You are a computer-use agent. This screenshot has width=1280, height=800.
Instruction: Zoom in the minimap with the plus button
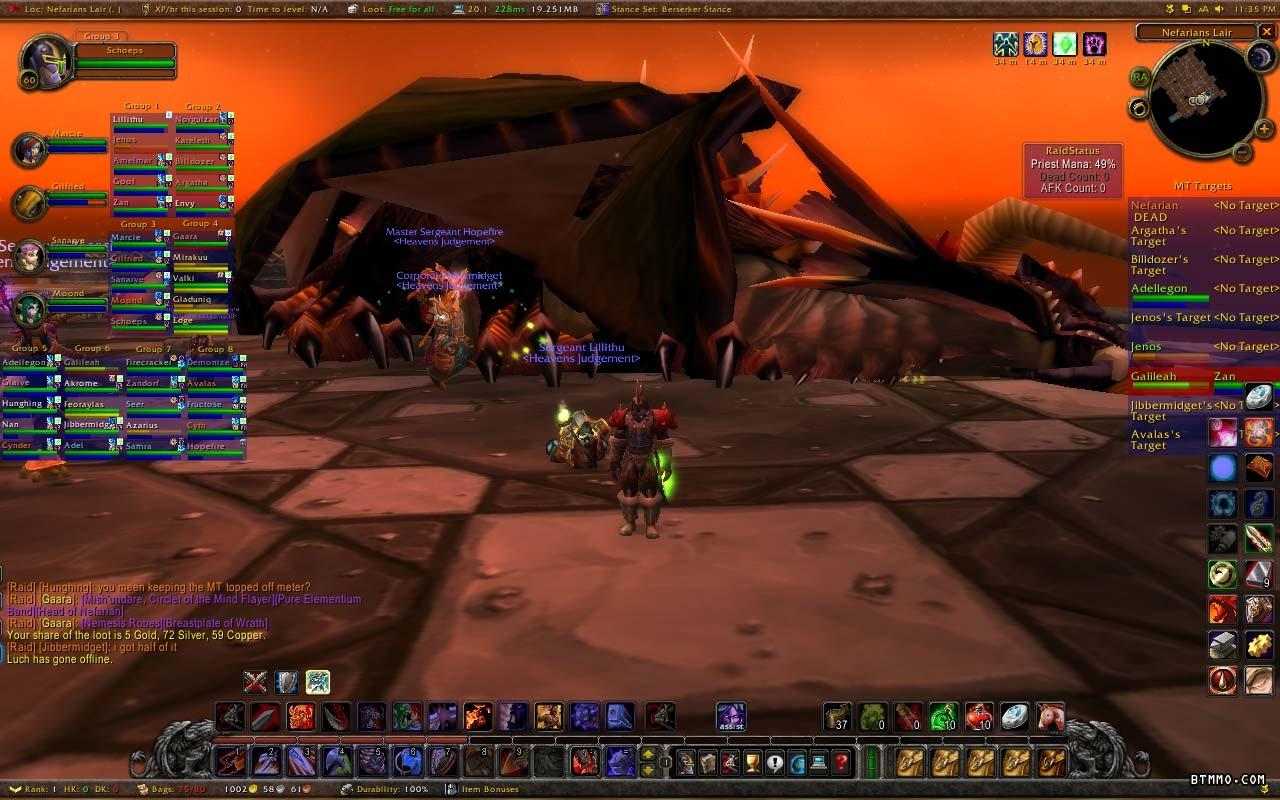click(1264, 129)
